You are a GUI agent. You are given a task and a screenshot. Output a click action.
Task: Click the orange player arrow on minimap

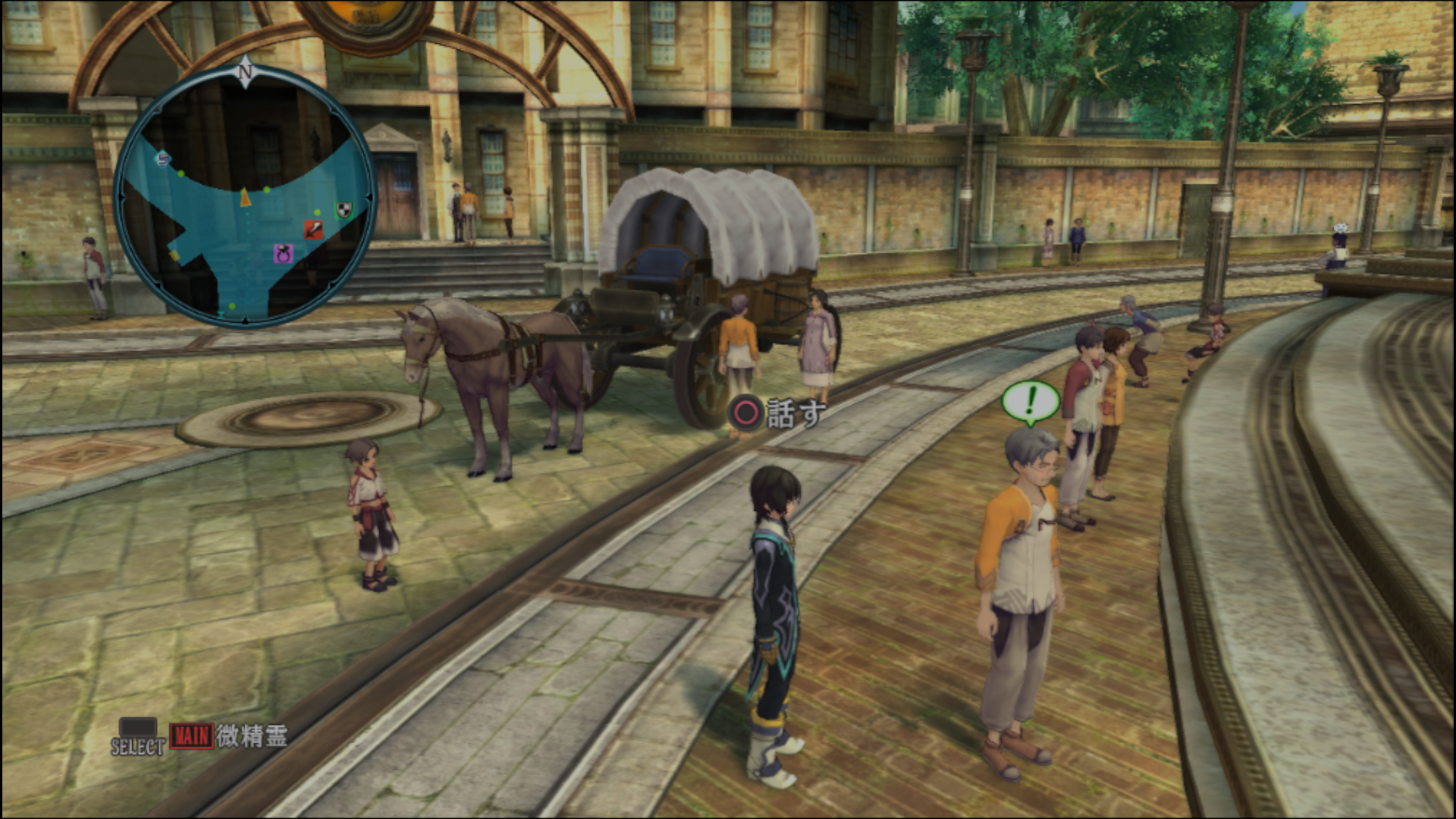tap(245, 199)
